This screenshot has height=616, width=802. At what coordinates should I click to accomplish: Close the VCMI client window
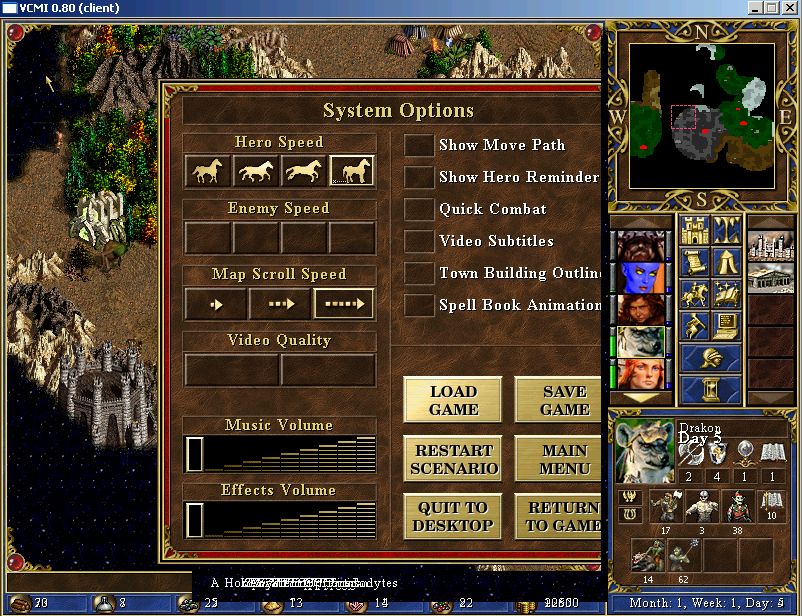click(789, 7)
